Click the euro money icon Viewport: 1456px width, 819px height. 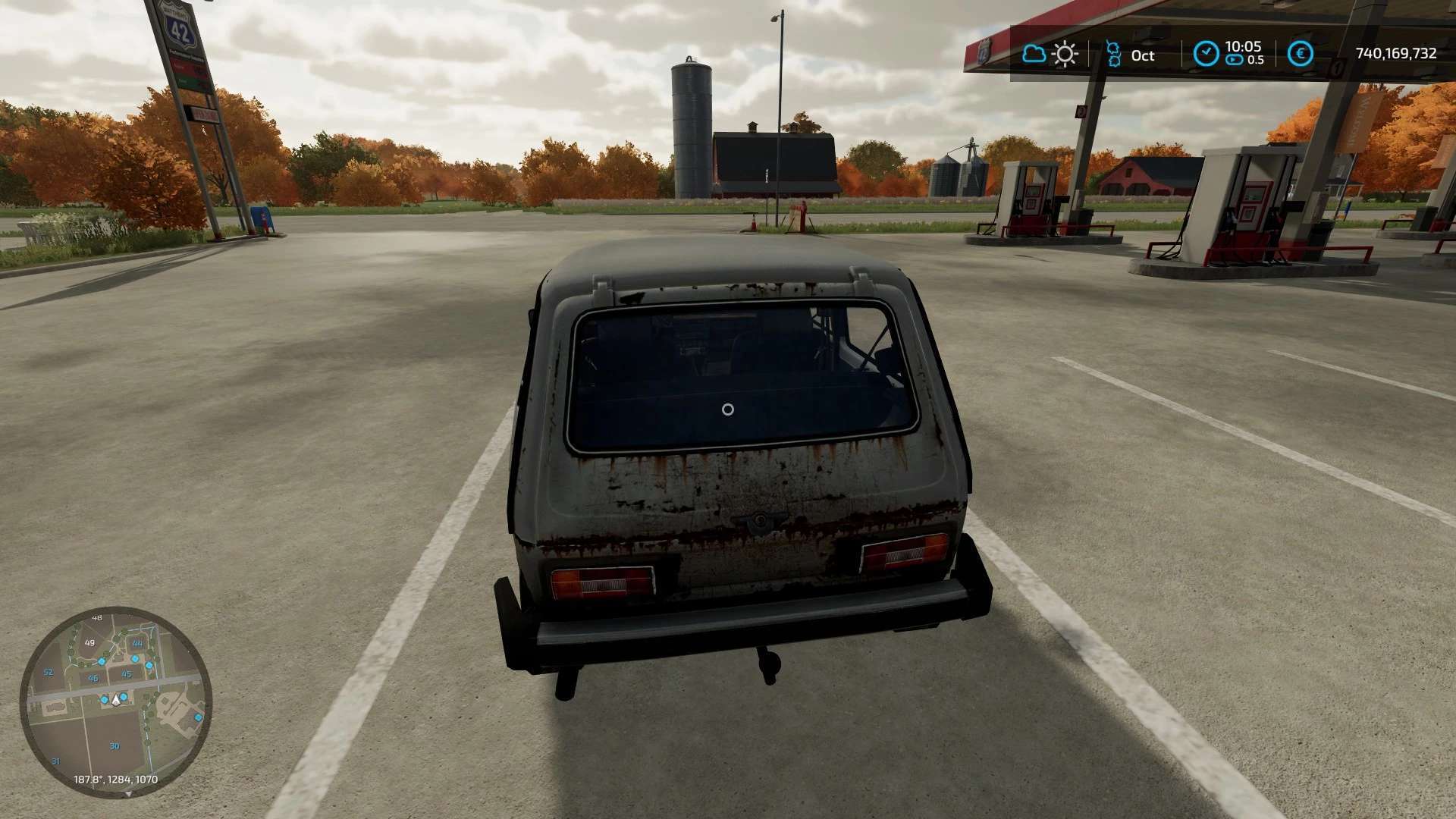coord(1300,54)
